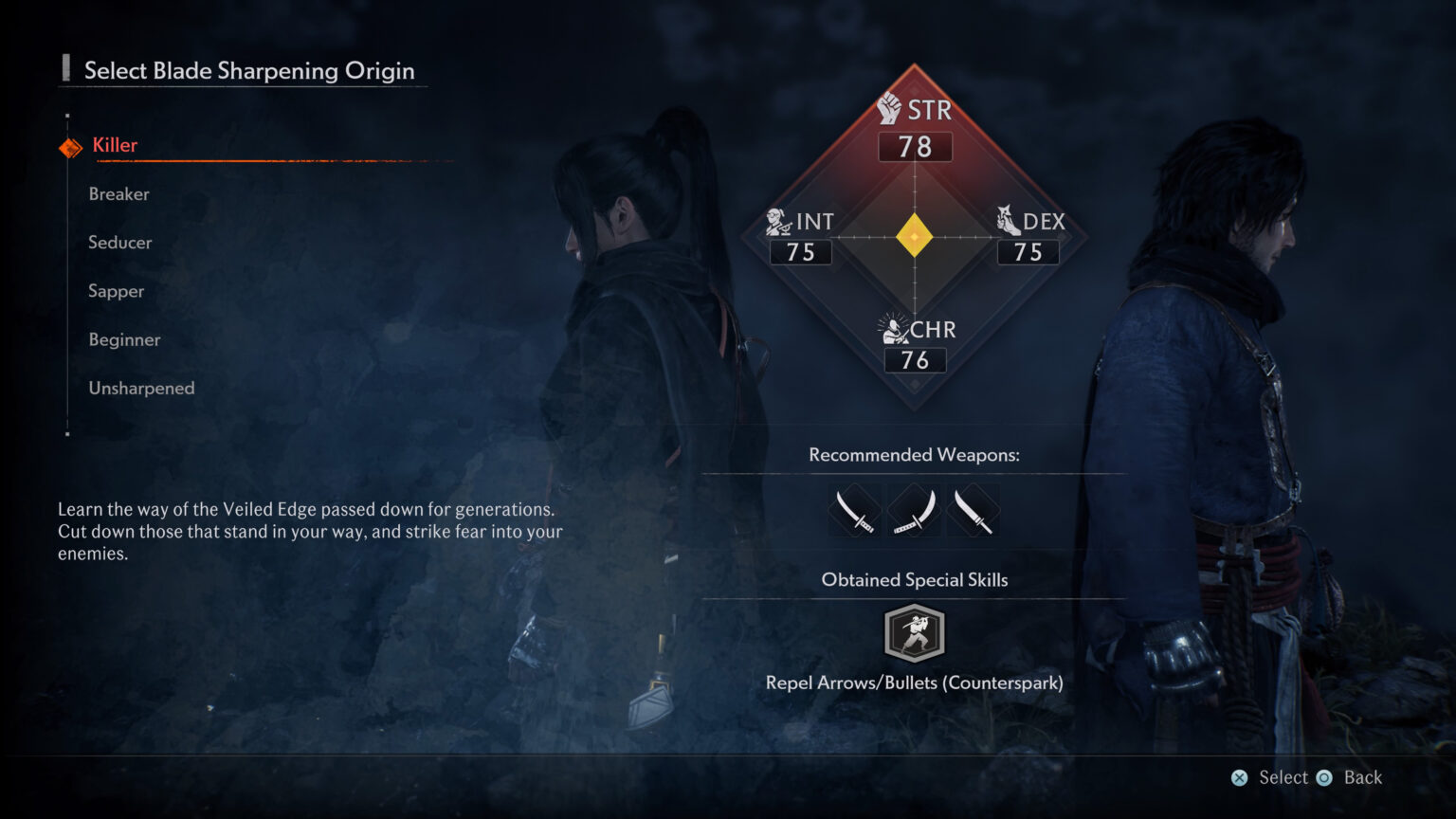This screenshot has width=1456, height=819.
Task: Click the STR fist stat icon
Action: (889, 109)
